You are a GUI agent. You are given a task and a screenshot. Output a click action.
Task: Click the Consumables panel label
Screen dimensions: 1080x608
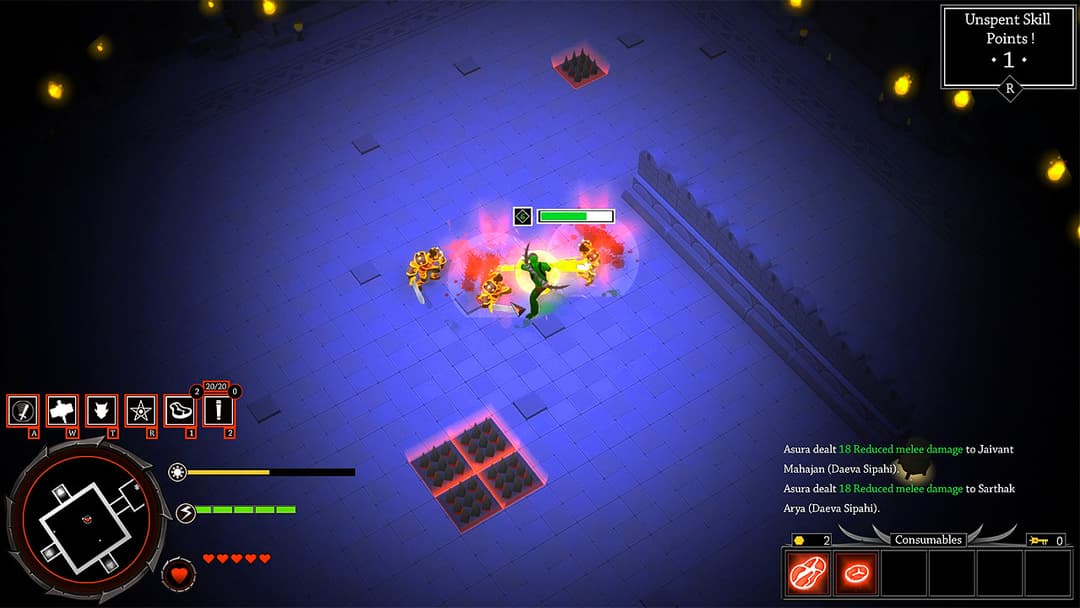pyautogui.click(x=928, y=540)
